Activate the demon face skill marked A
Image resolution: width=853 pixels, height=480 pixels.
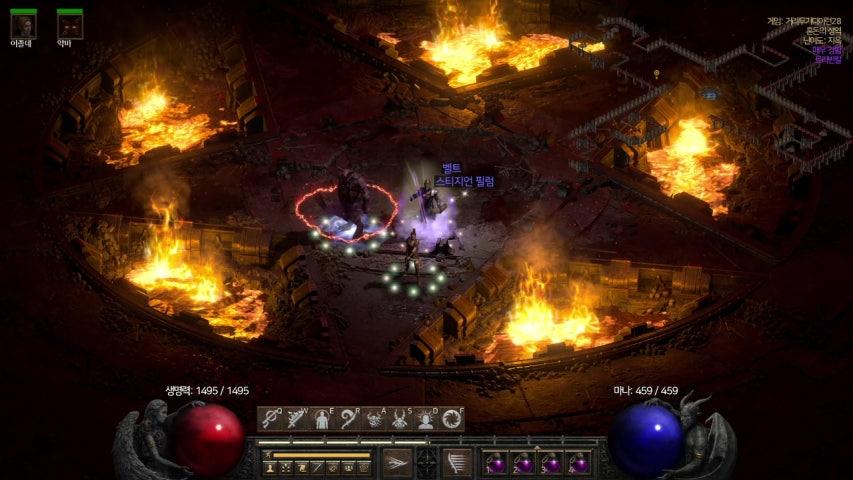pyautogui.click(x=375, y=418)
